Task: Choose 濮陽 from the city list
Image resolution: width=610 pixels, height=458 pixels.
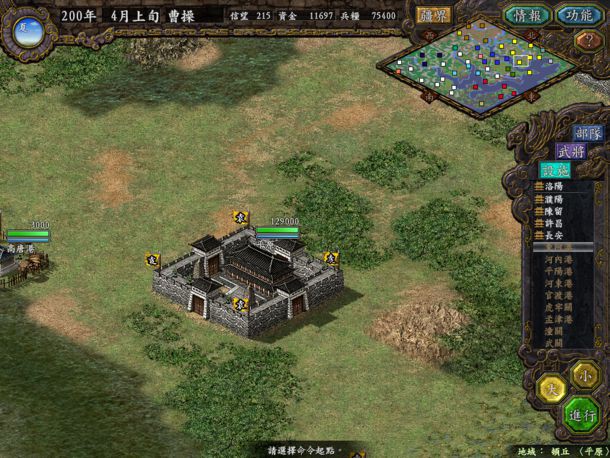Action: pyautogui.click(x=554, y=199)
